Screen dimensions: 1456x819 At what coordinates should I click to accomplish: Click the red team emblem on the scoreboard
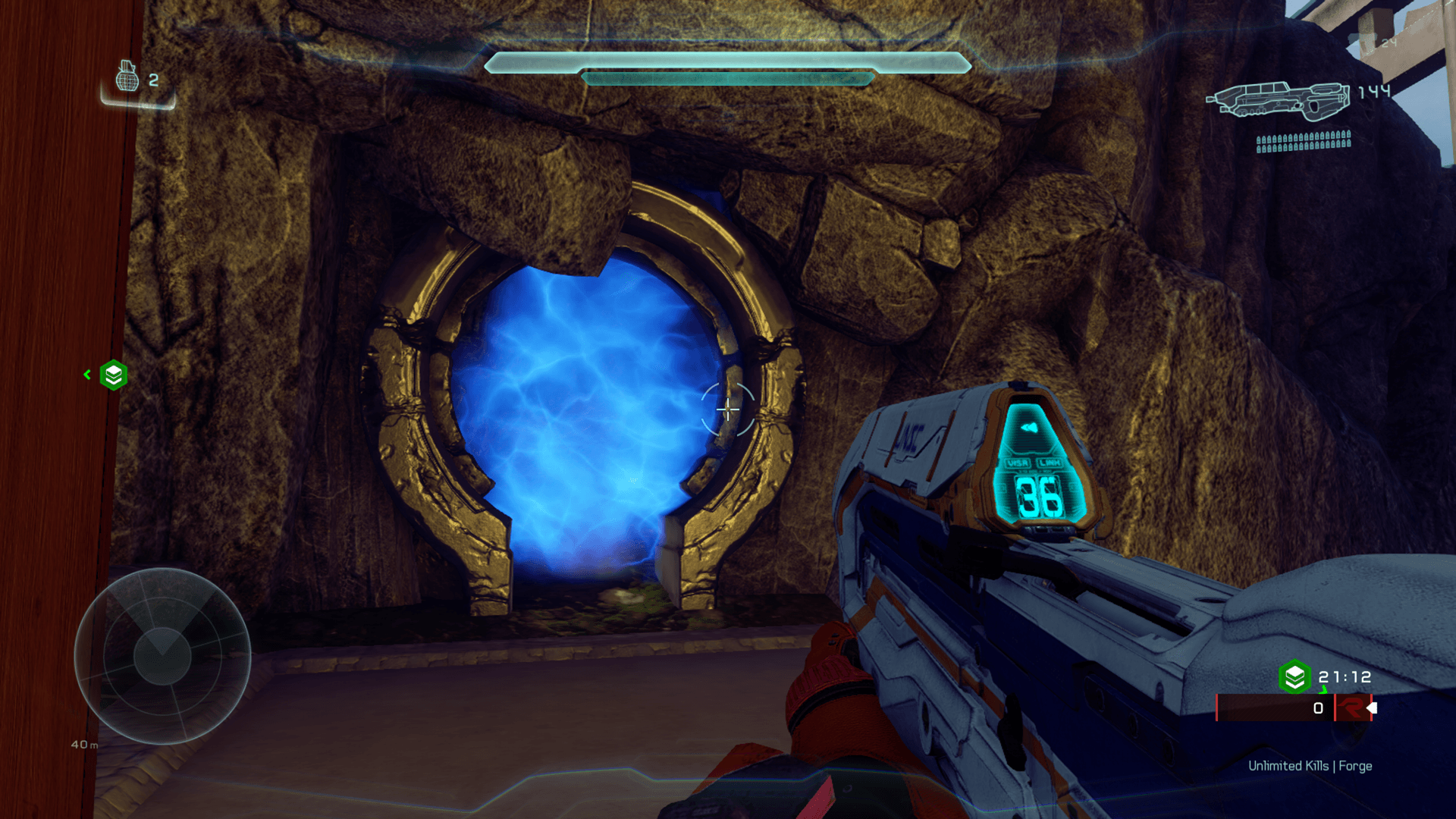click(x=1351, y=708)
